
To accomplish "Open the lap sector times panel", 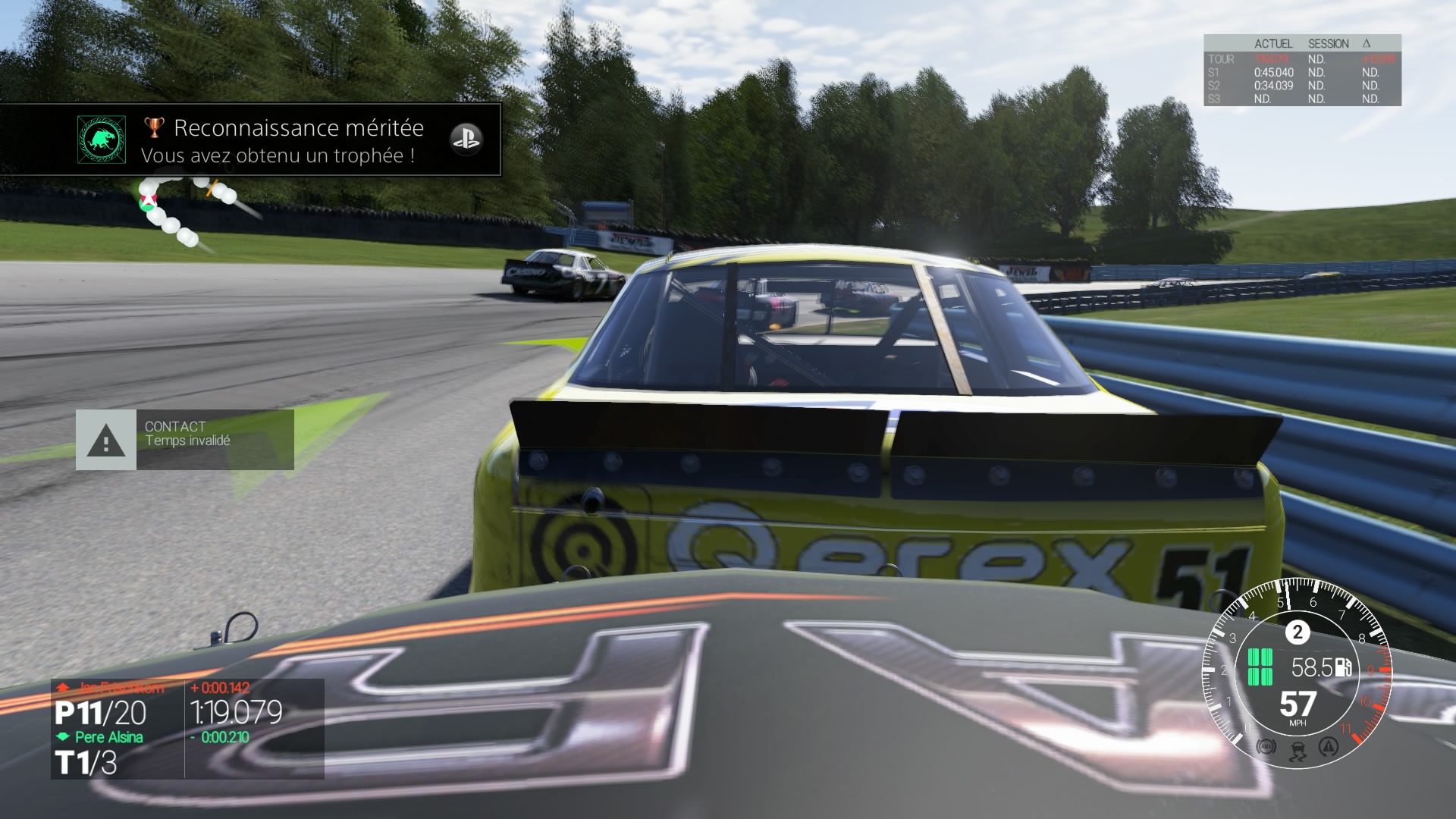I will pyautogui.click(x=1301, y=71).
